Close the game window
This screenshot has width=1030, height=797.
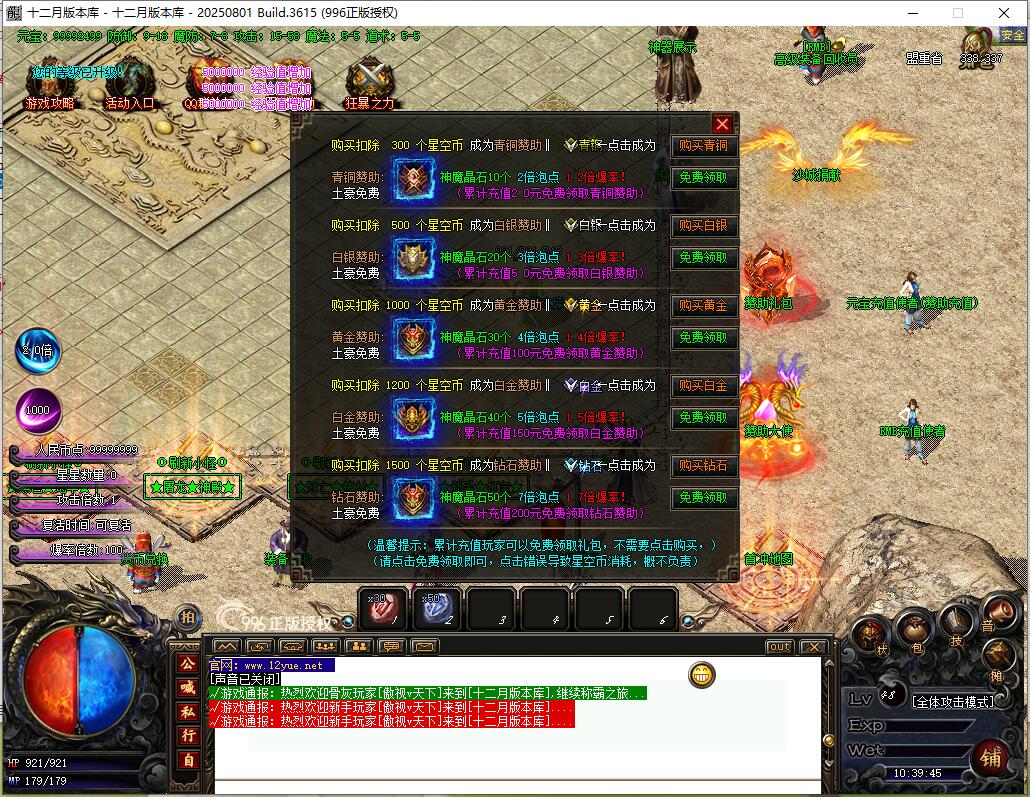(x=1004, y=13)
